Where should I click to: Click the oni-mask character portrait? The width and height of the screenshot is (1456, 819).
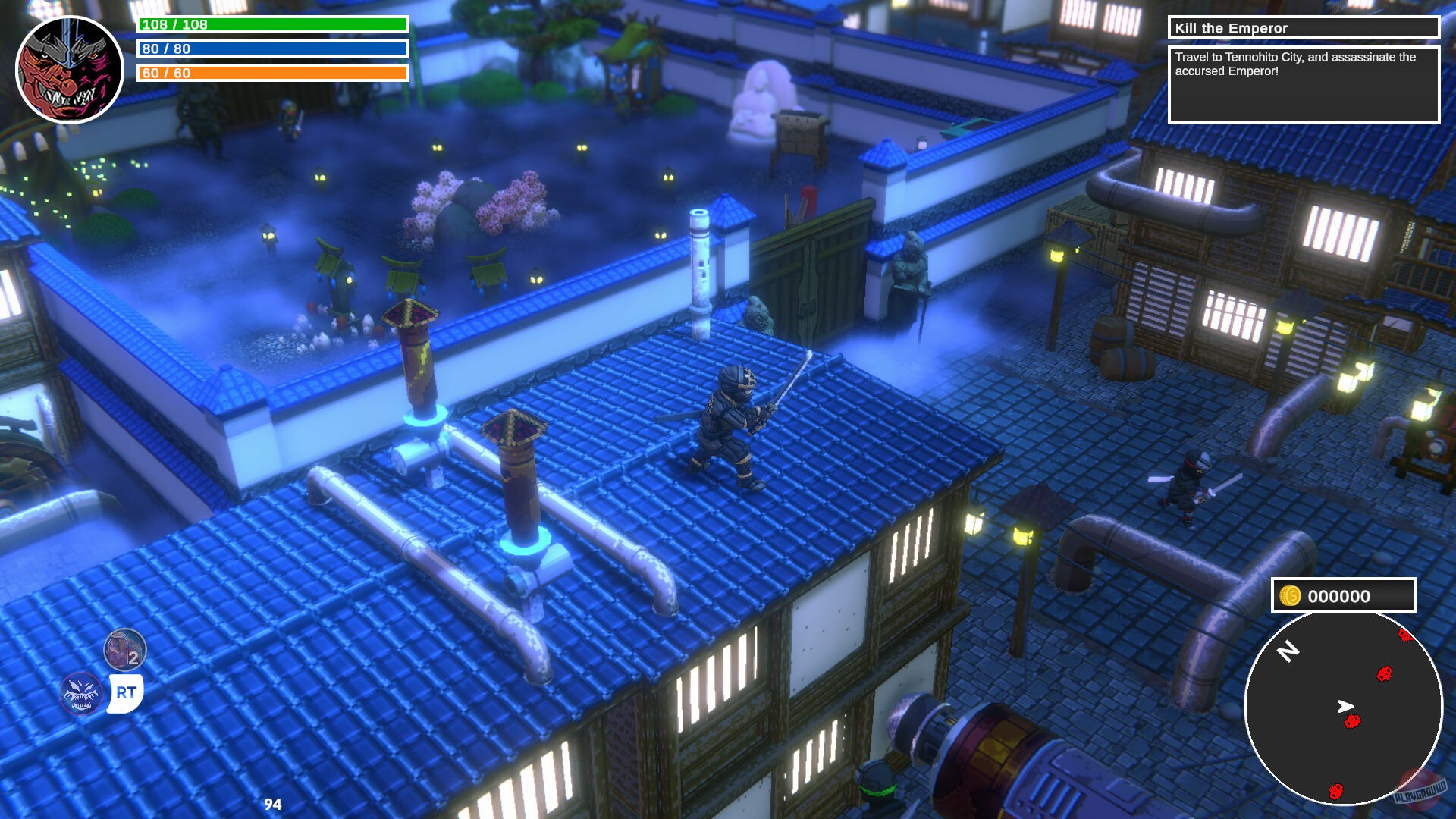70,68
